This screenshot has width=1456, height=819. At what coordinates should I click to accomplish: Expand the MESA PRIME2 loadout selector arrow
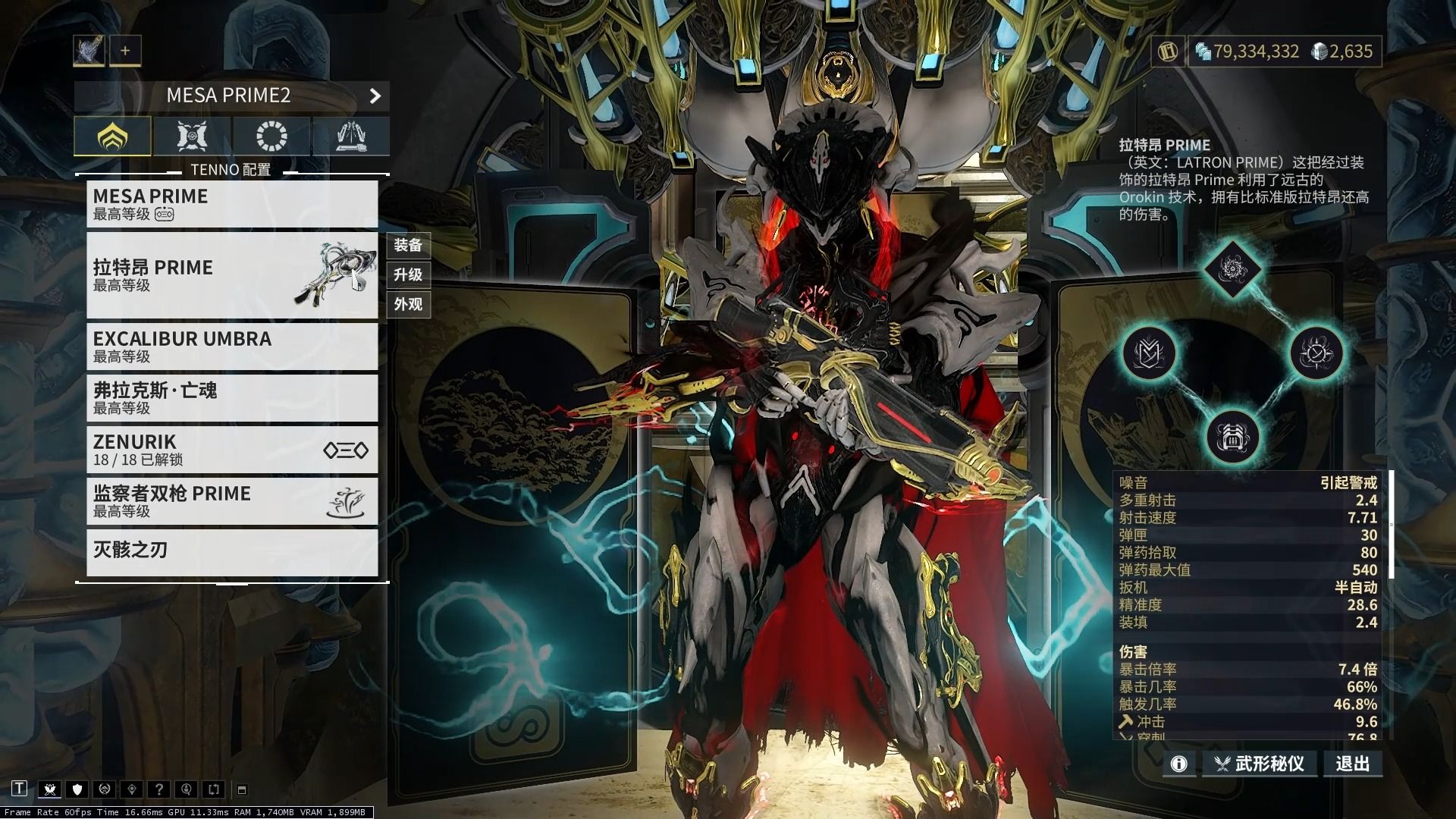coord(375,96)
